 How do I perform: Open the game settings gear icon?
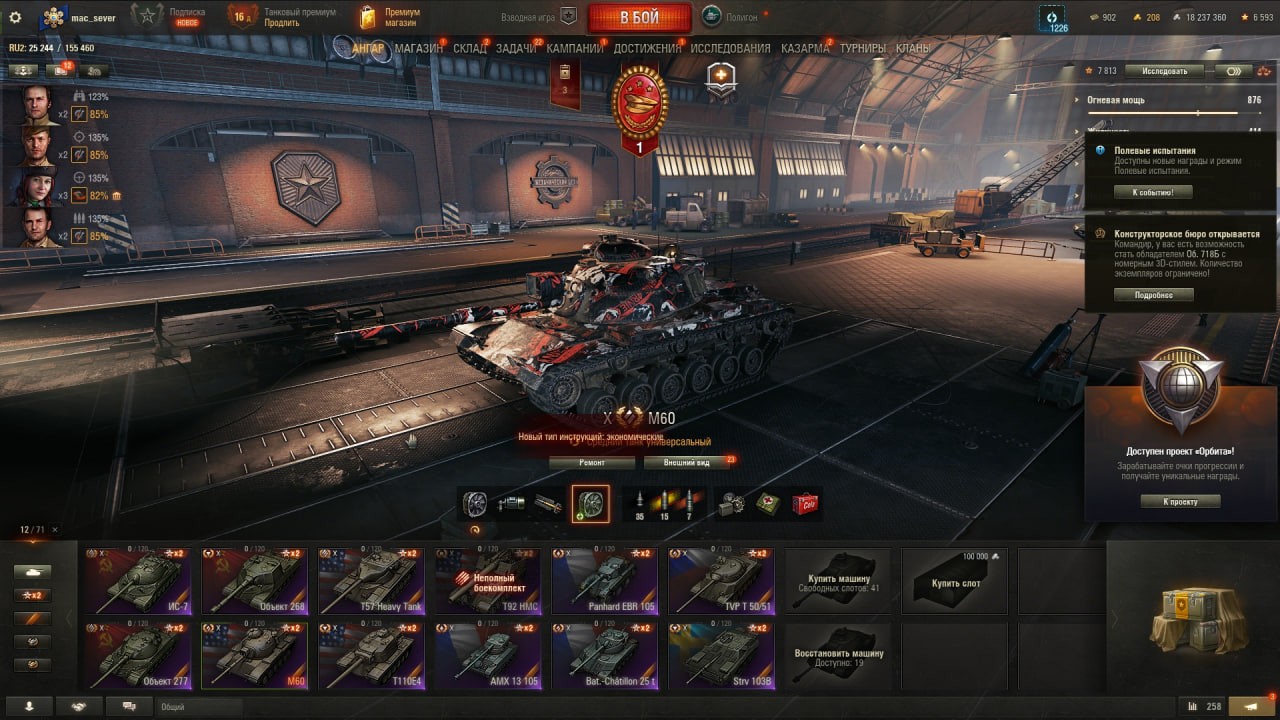click(15, 17)
